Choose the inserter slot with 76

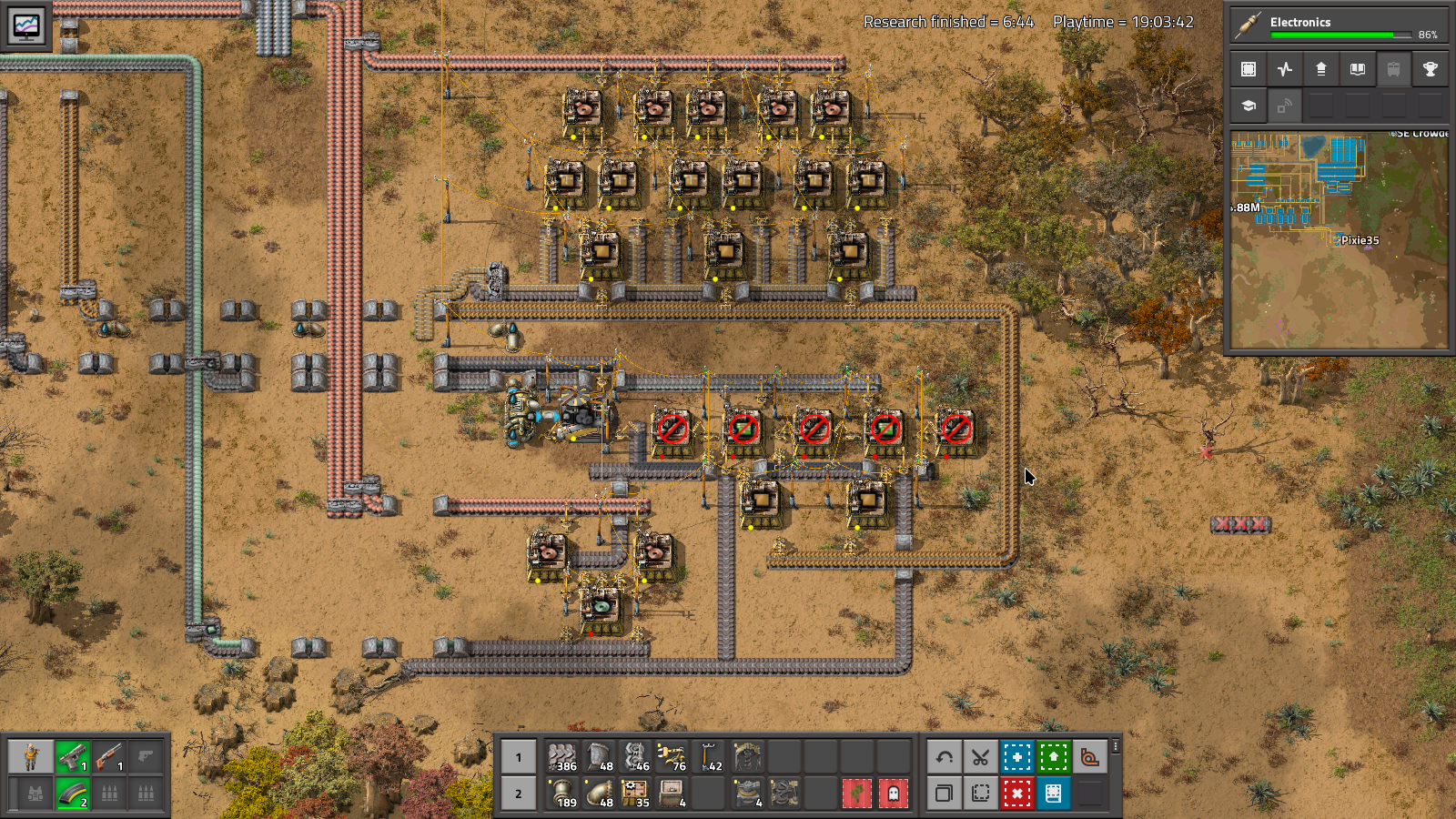click(672, 757)
